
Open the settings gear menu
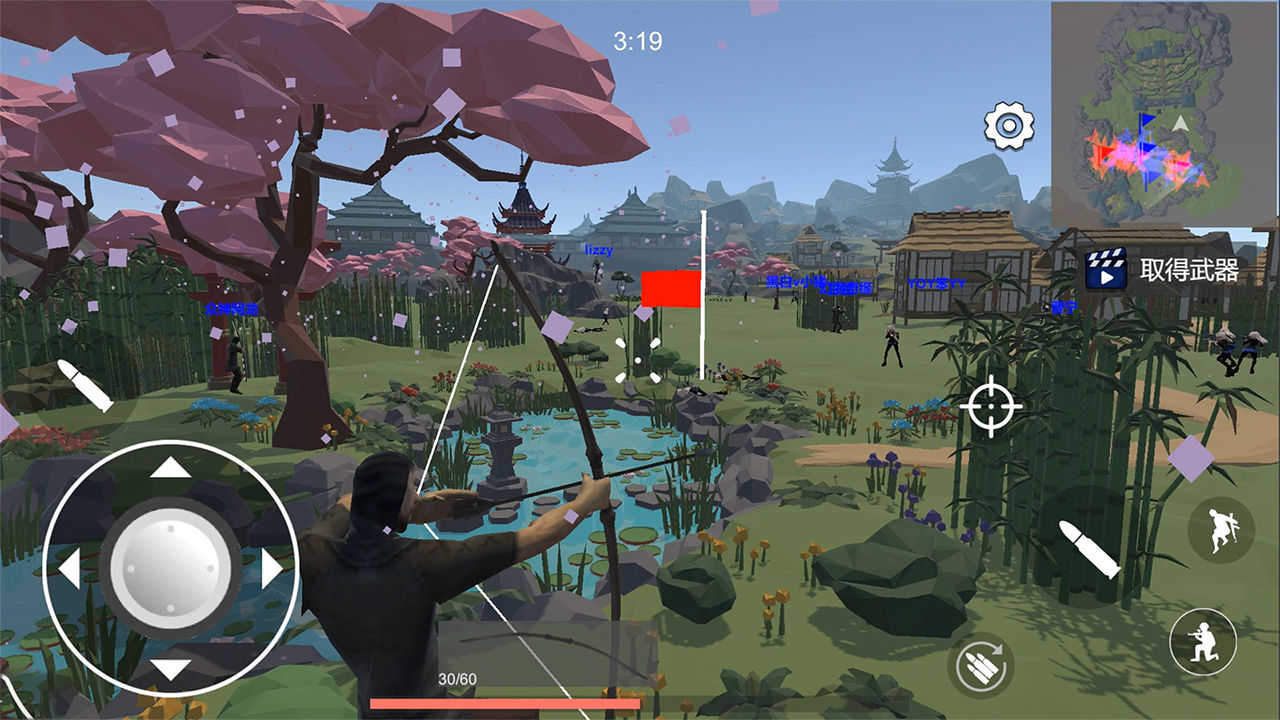pyautogui.click(x=1008, y=126)
